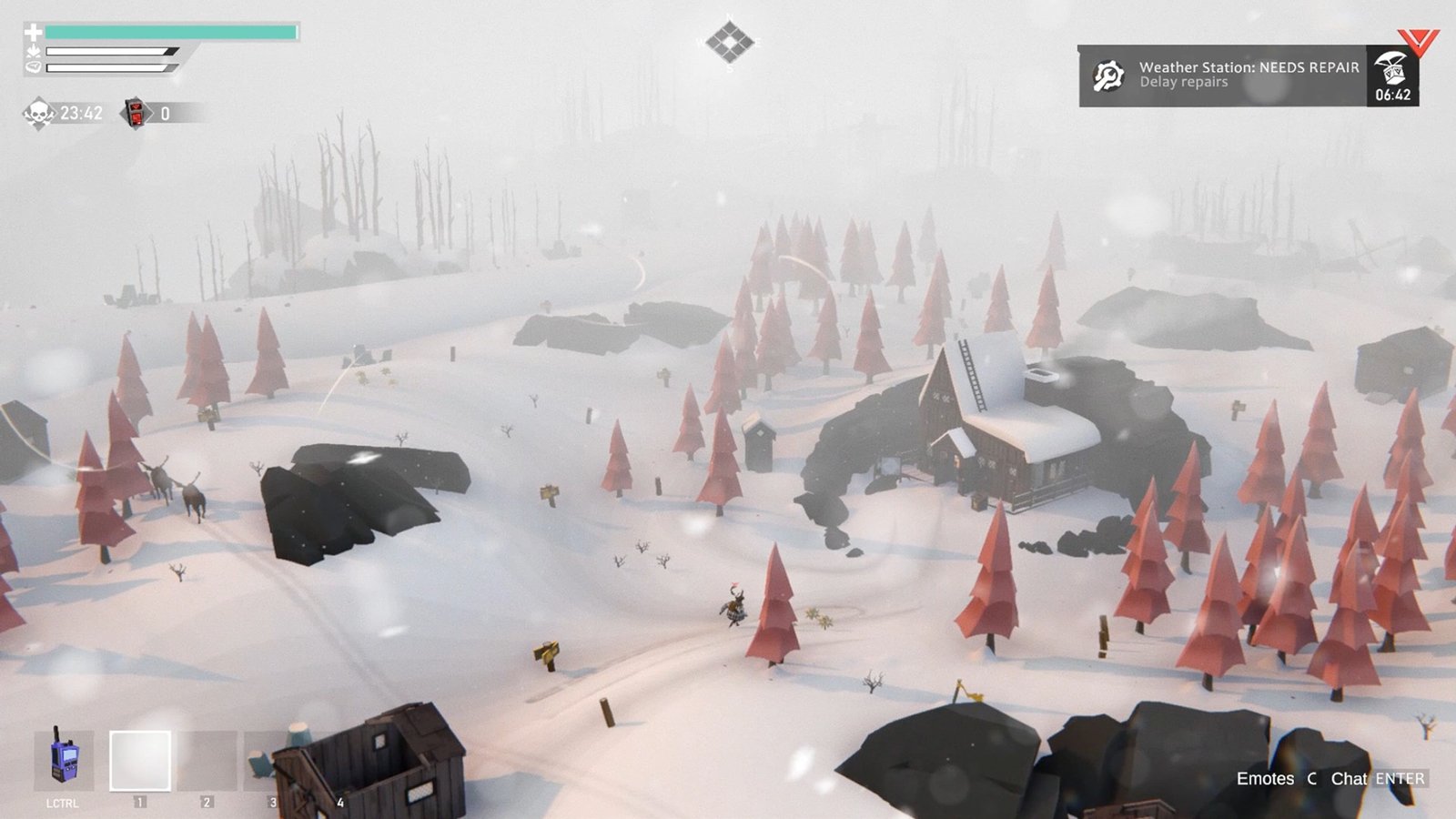Viewport: 1456px width, 819px height.
Task: Click the red traitor switch icon
Action: coord(135,113)
